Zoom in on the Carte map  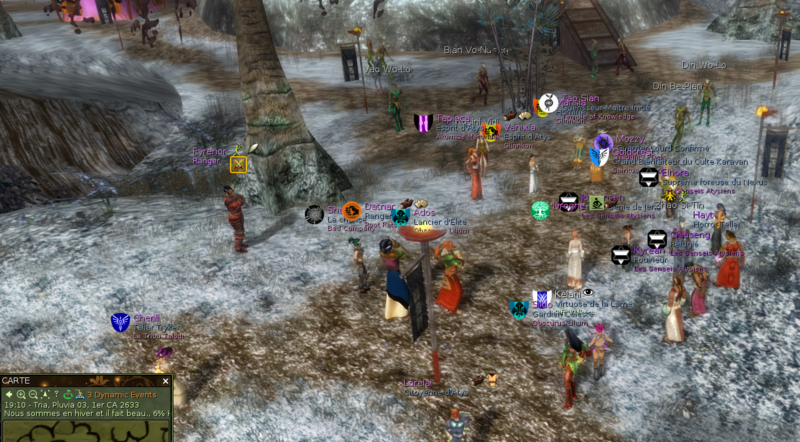(21, 394)
